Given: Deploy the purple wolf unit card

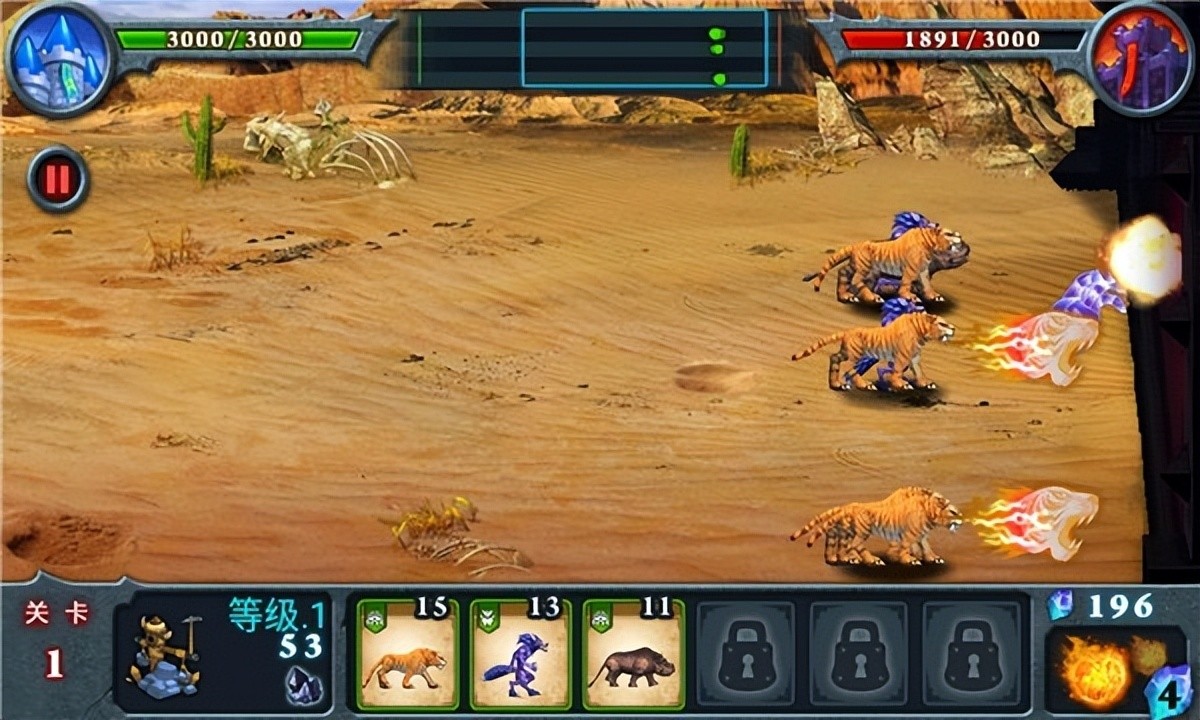Looking at the screenshot, I should [520, 652].
